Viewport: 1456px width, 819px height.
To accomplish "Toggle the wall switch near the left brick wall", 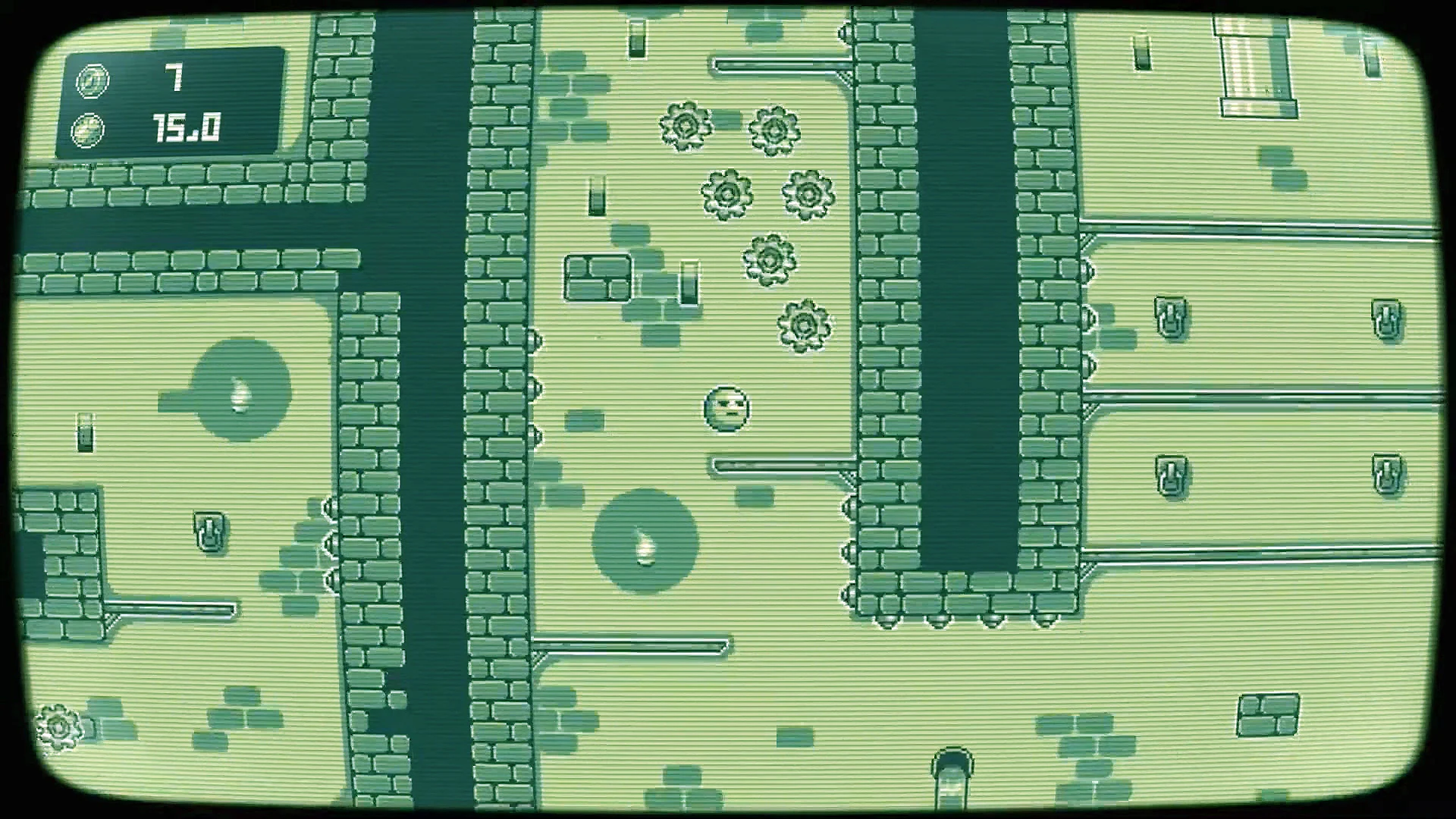I will [x=211, y=531].
